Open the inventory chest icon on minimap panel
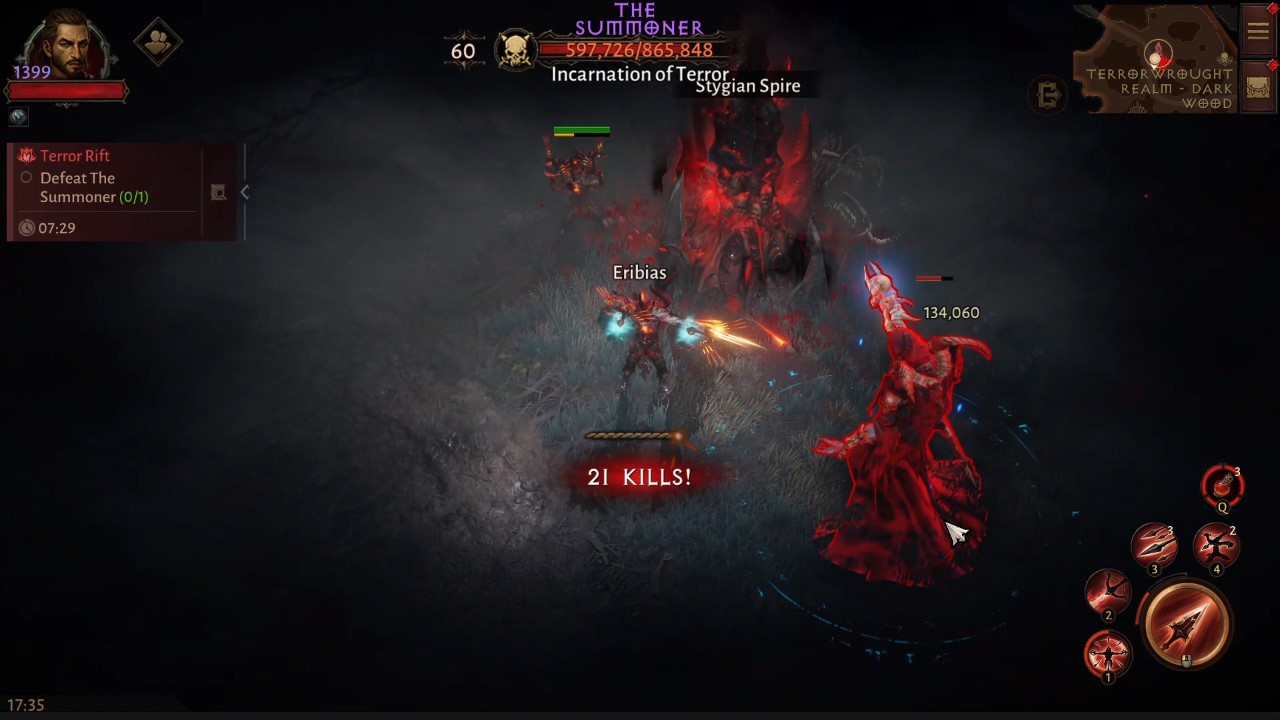The width and height of the screenshot is (1280, 720). click(x=1257, y=88)
